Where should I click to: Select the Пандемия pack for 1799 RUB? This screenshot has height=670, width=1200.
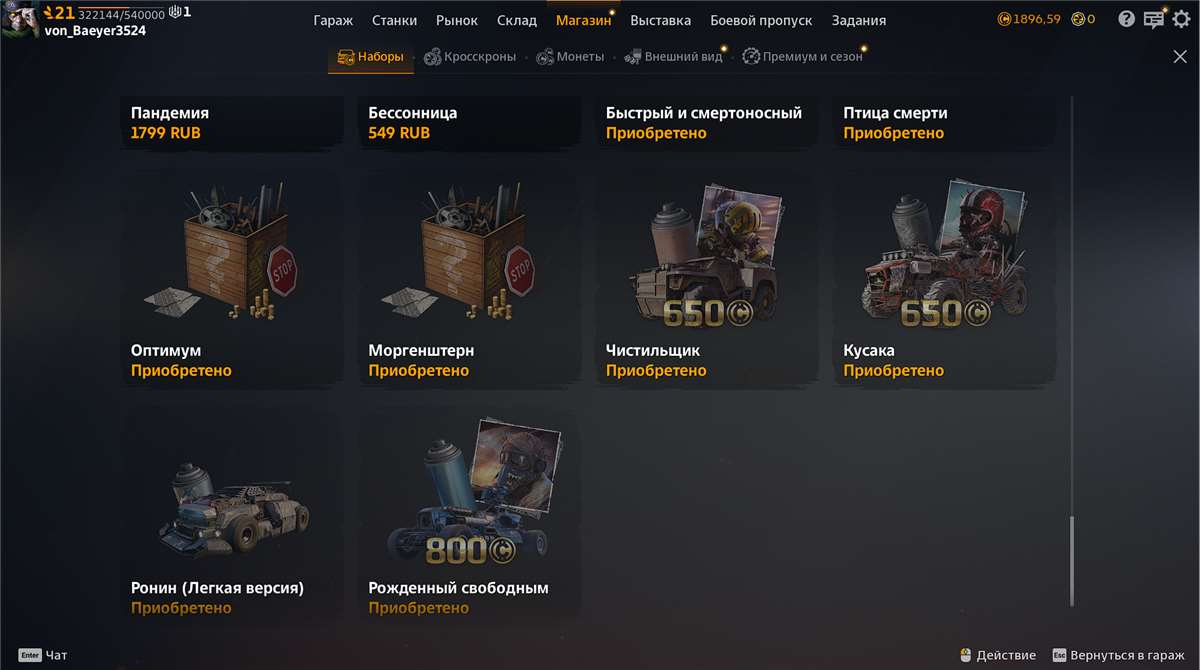tap(231, 122)
